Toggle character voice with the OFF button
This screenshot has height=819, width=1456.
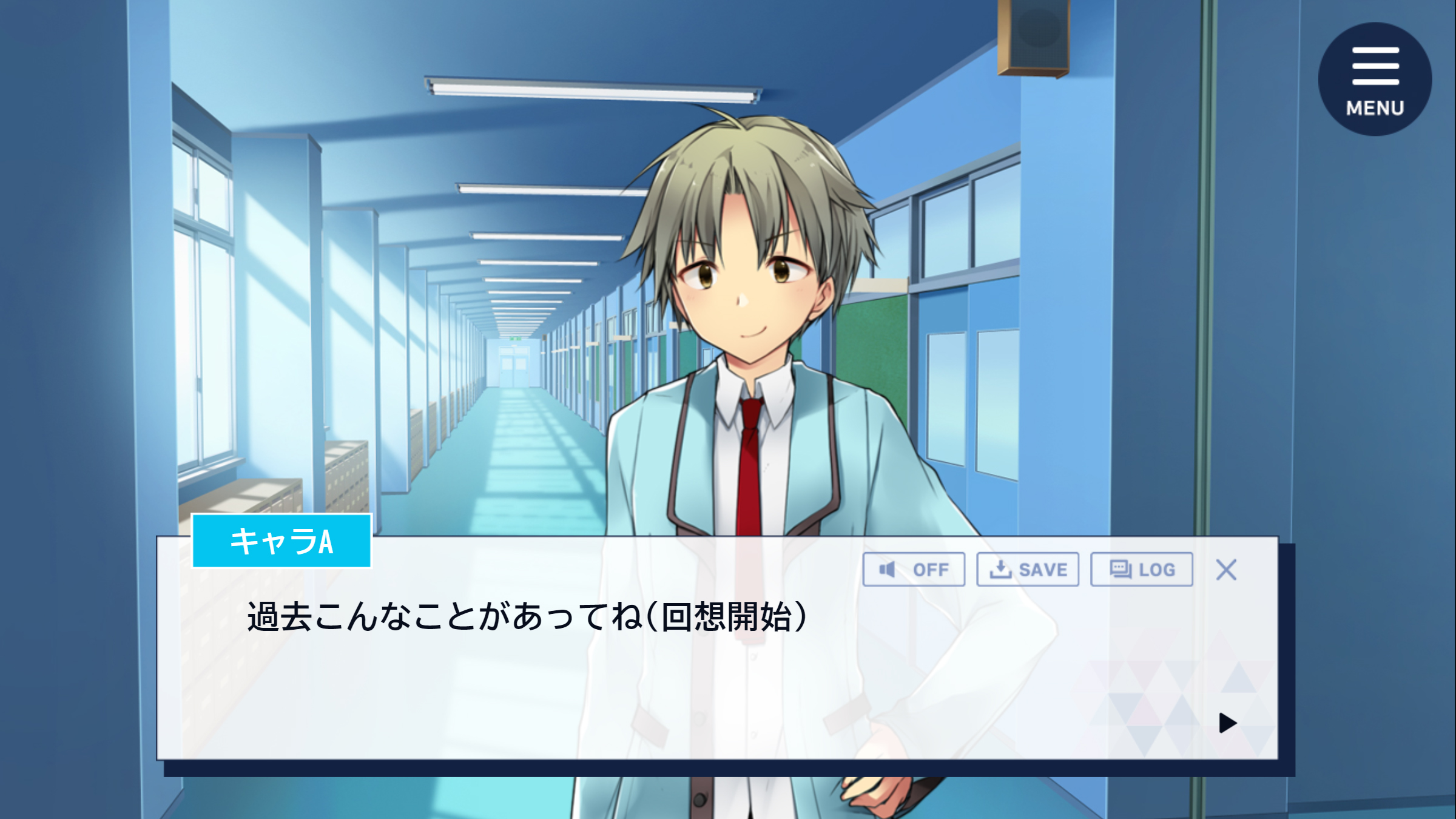point(916,569)
